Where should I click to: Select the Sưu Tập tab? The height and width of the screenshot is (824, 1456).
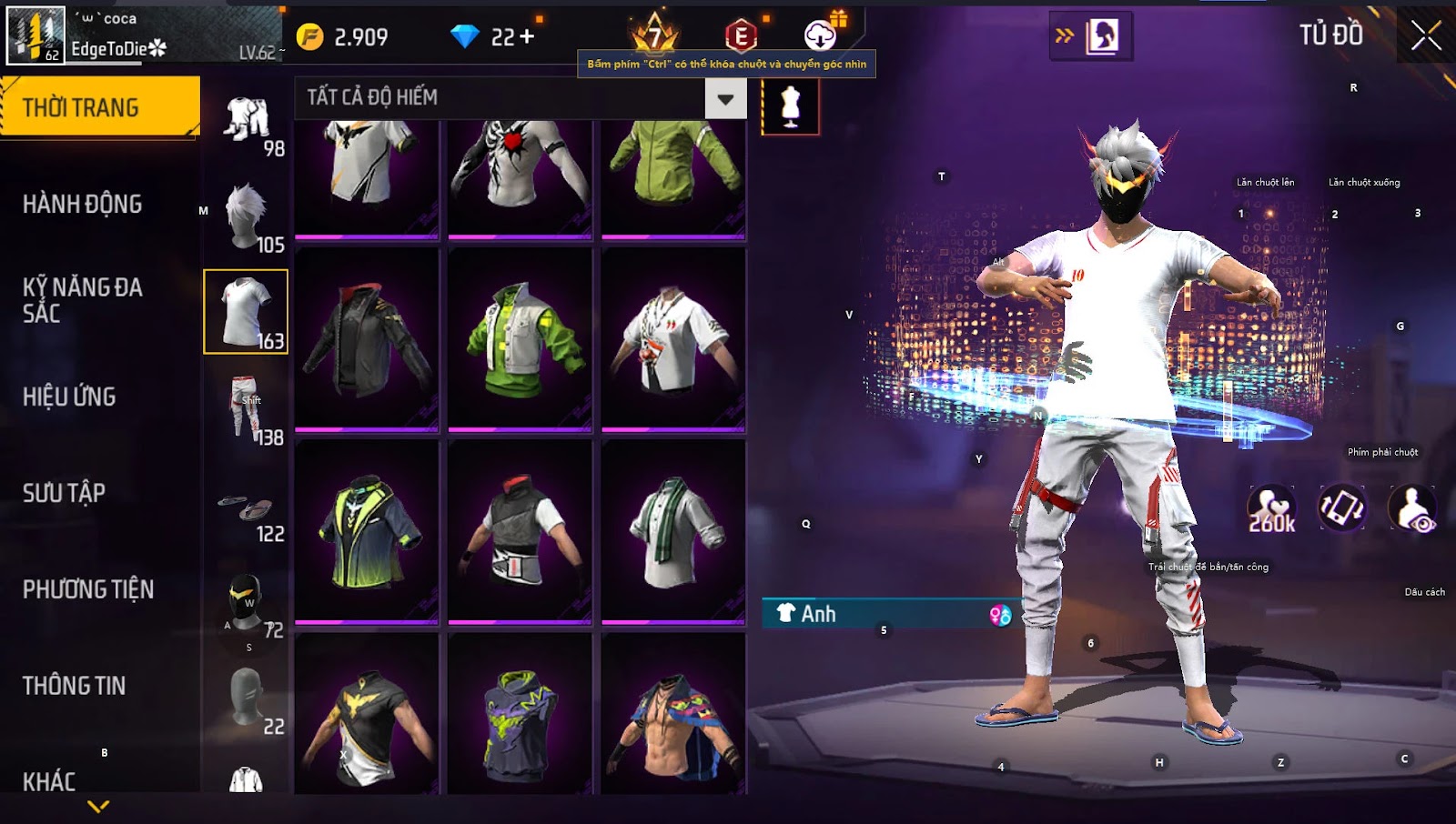(x=65, y=493)
